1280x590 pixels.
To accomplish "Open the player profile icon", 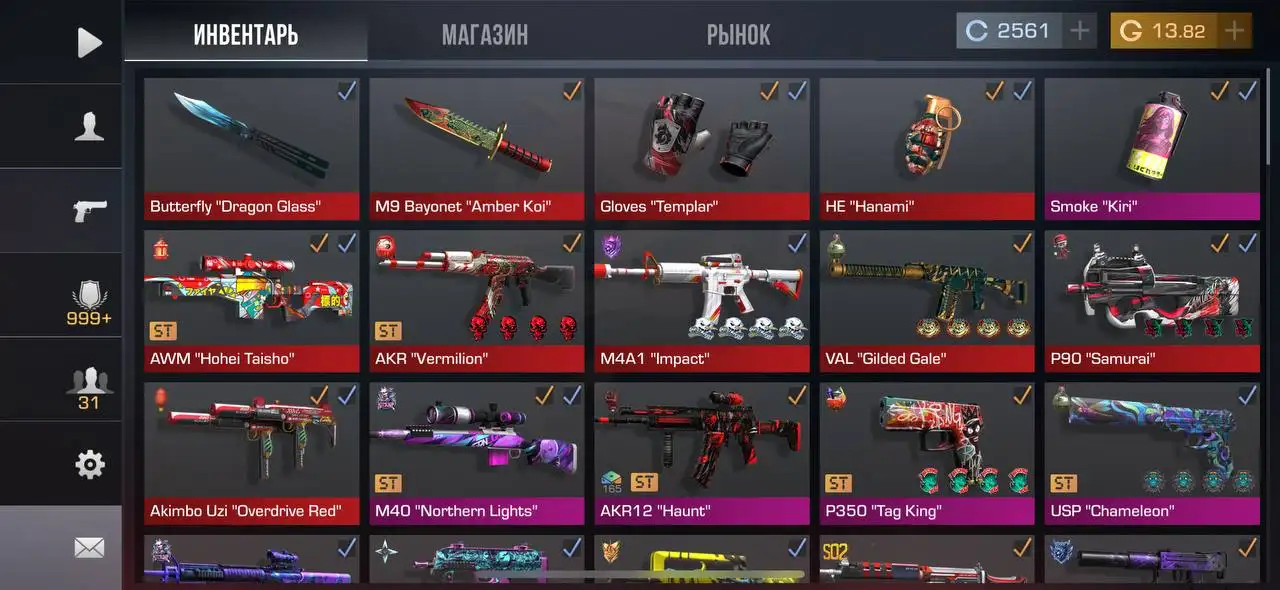I will (x=89, y=127).
